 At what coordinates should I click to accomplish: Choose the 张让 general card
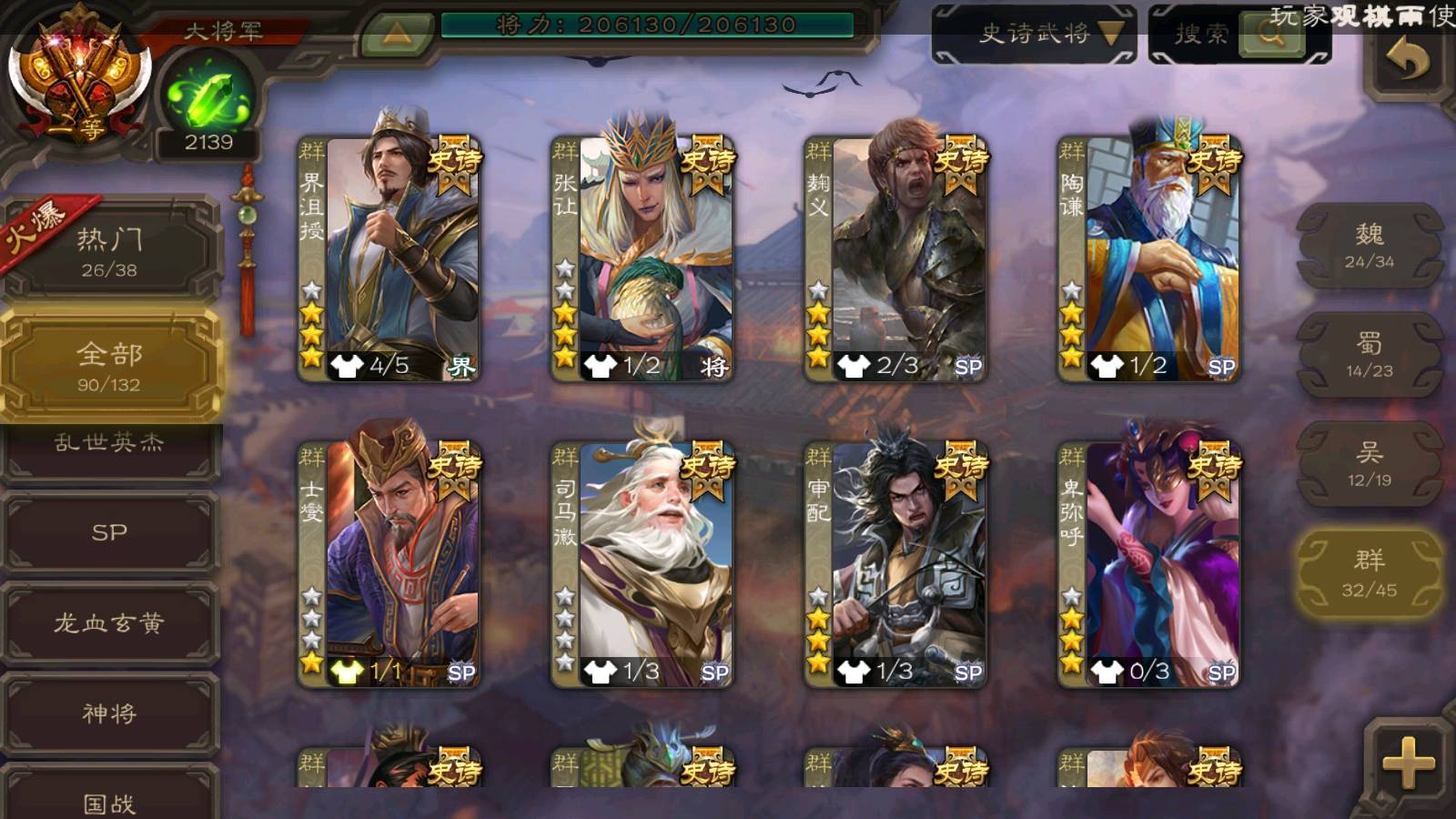click(x=642, y=259)
